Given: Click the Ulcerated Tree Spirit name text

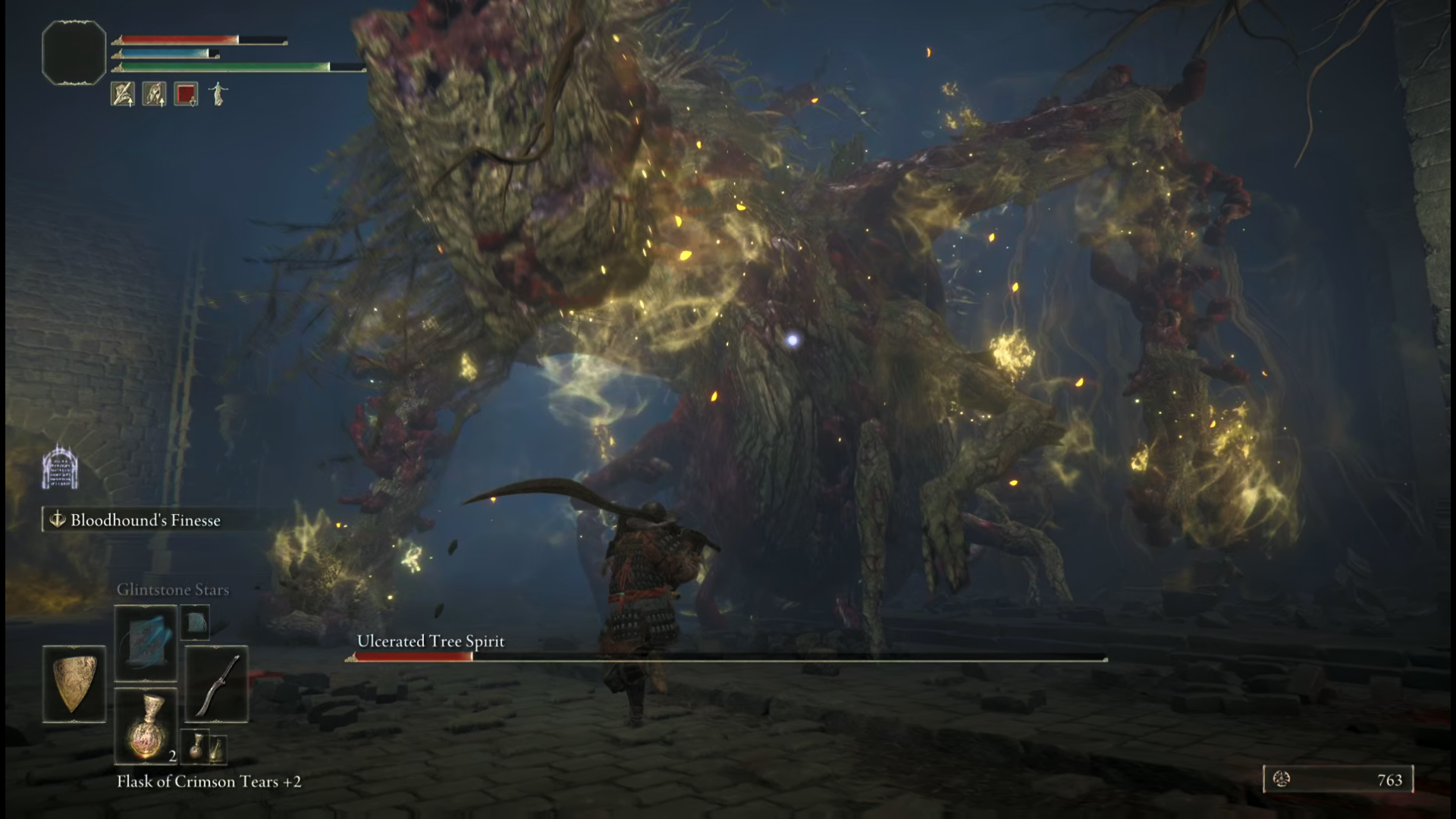Looking at the screenshot, I should [430, 641].
